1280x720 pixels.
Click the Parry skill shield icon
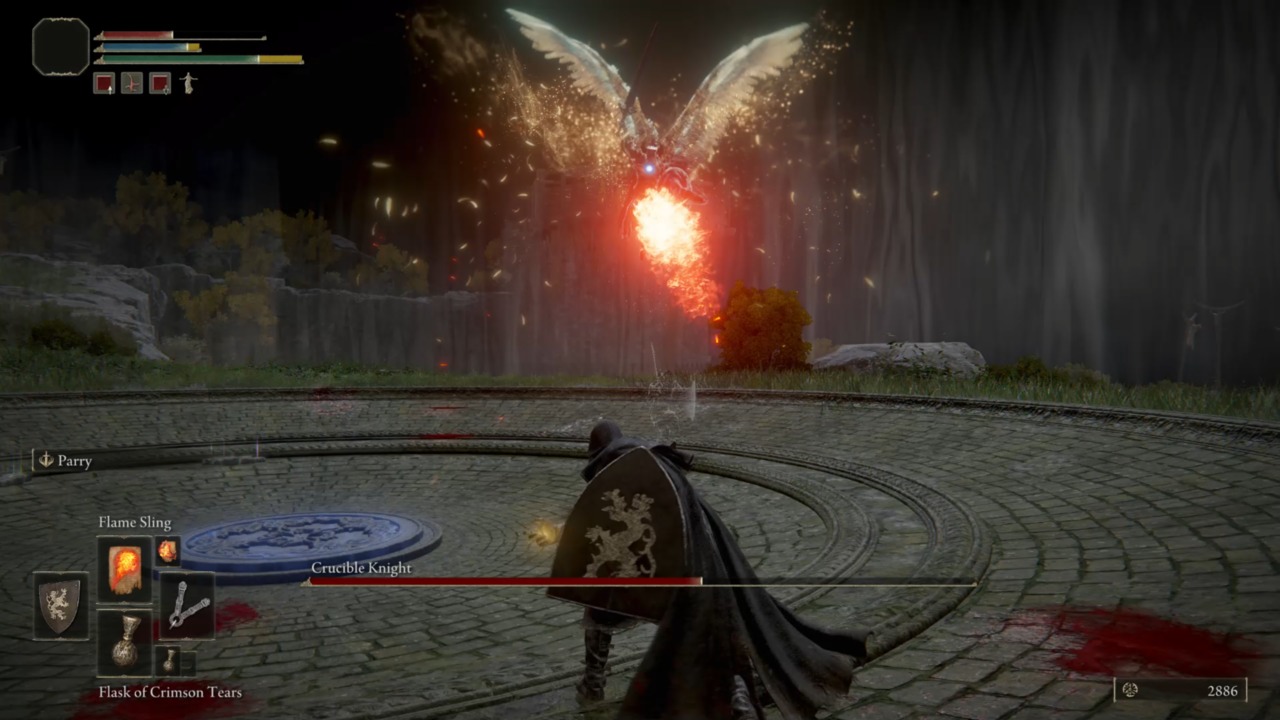point(44,461)
